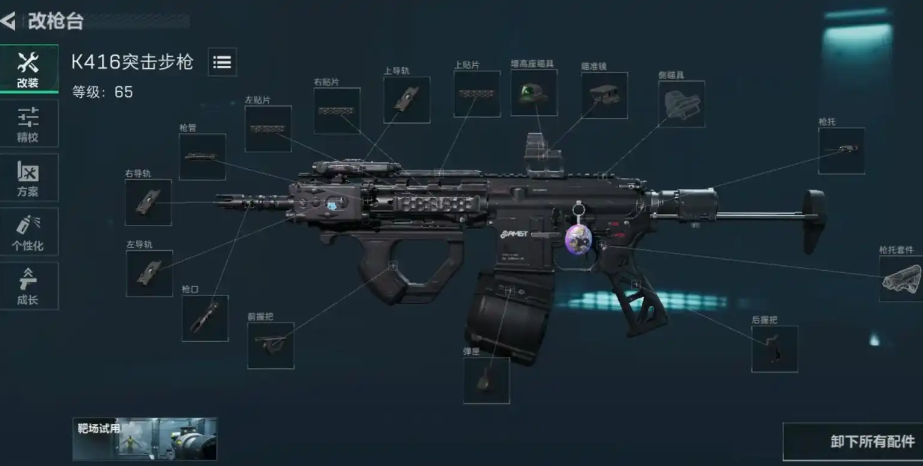
Task: Open the 靶场试用 firing range trial
Action: pos(144,438)
